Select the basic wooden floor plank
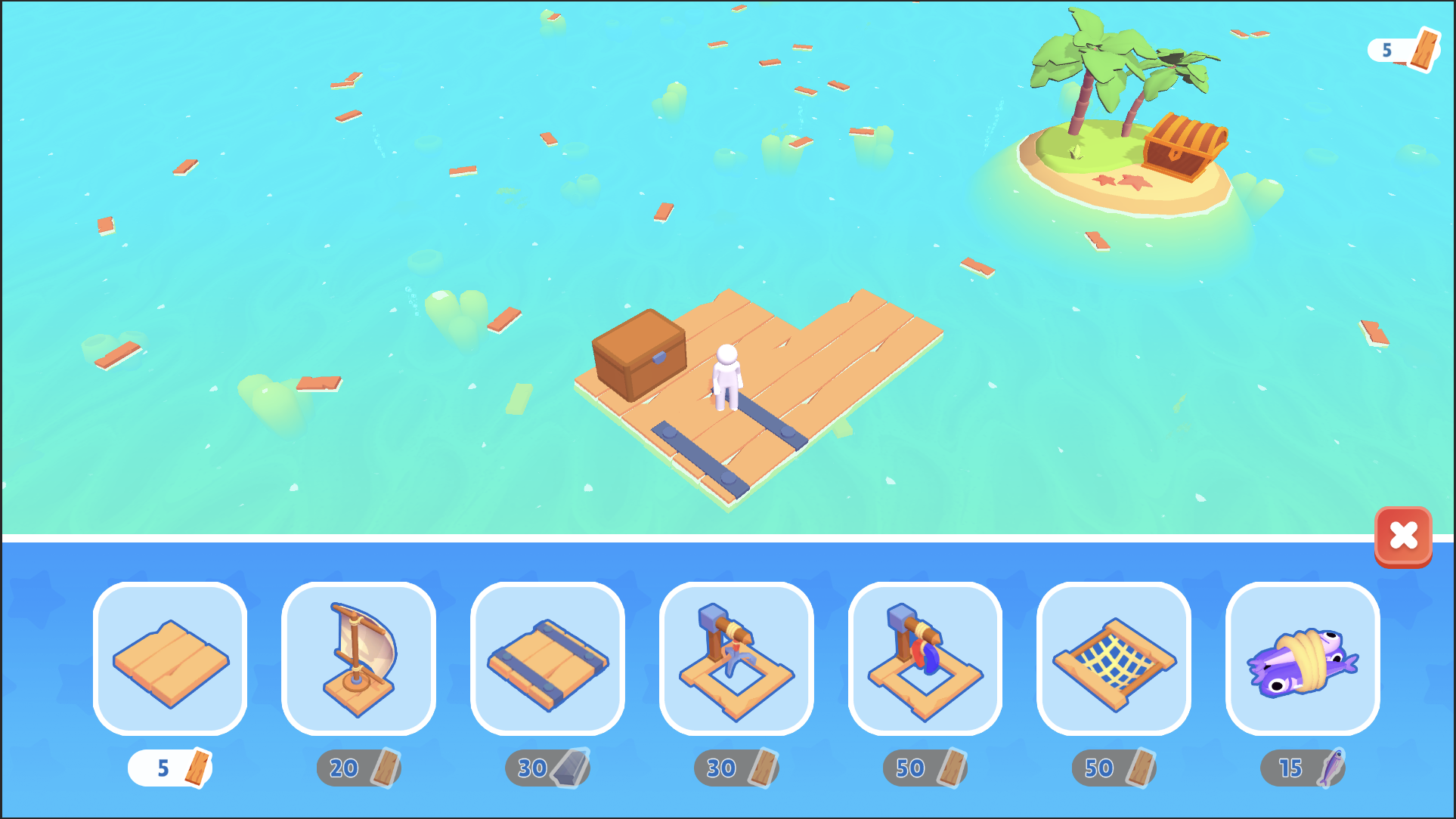This screenshot has width=1456, height=819. click(169, 659)
